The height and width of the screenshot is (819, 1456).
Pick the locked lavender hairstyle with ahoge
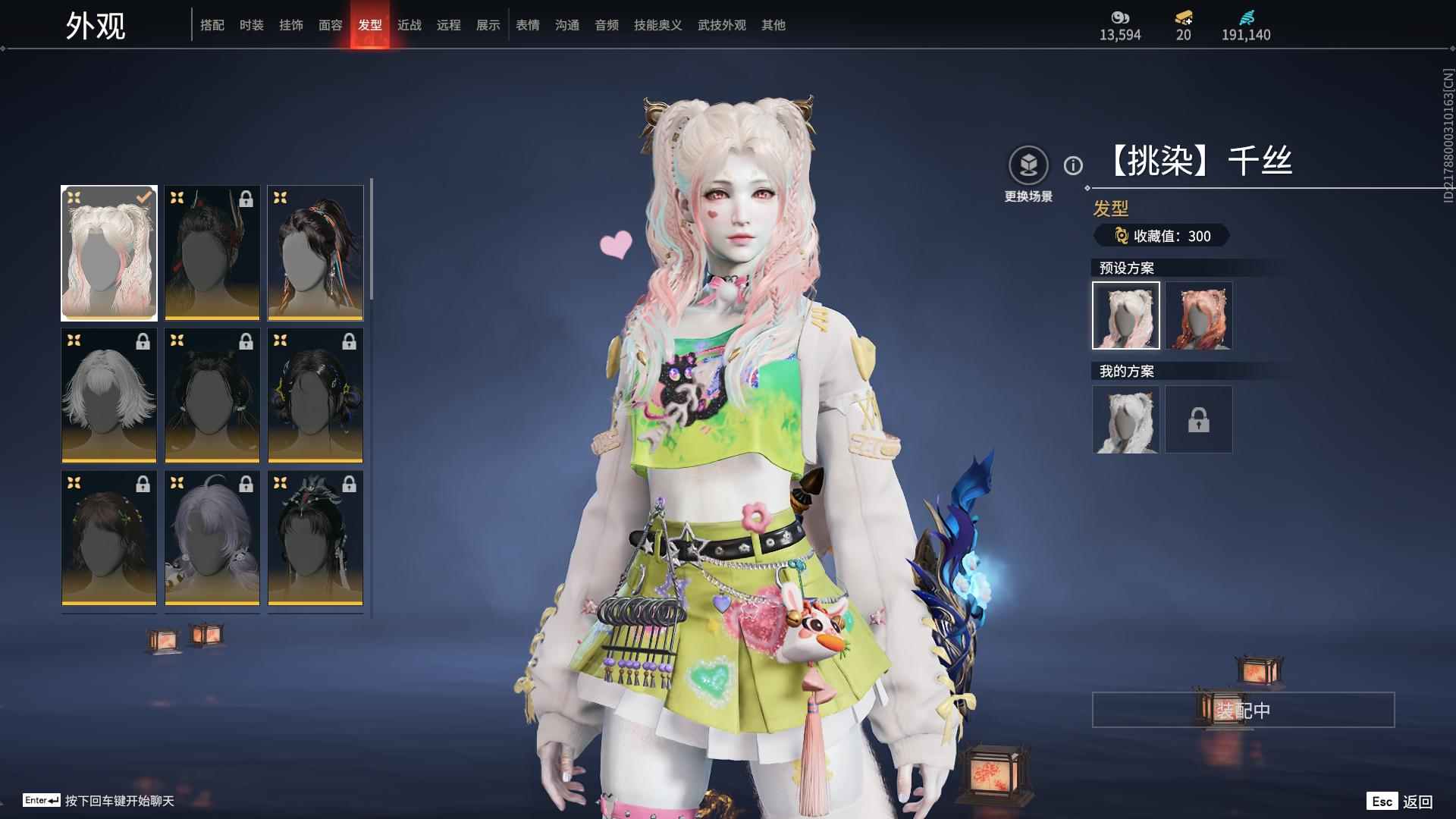pos(212,538)
